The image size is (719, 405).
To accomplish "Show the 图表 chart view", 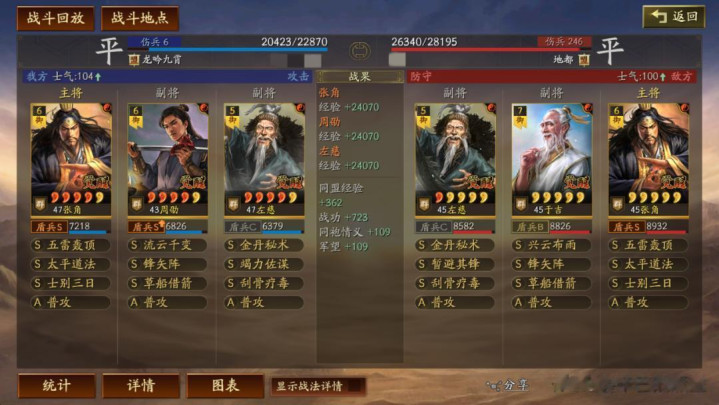I will pos(225,385).
